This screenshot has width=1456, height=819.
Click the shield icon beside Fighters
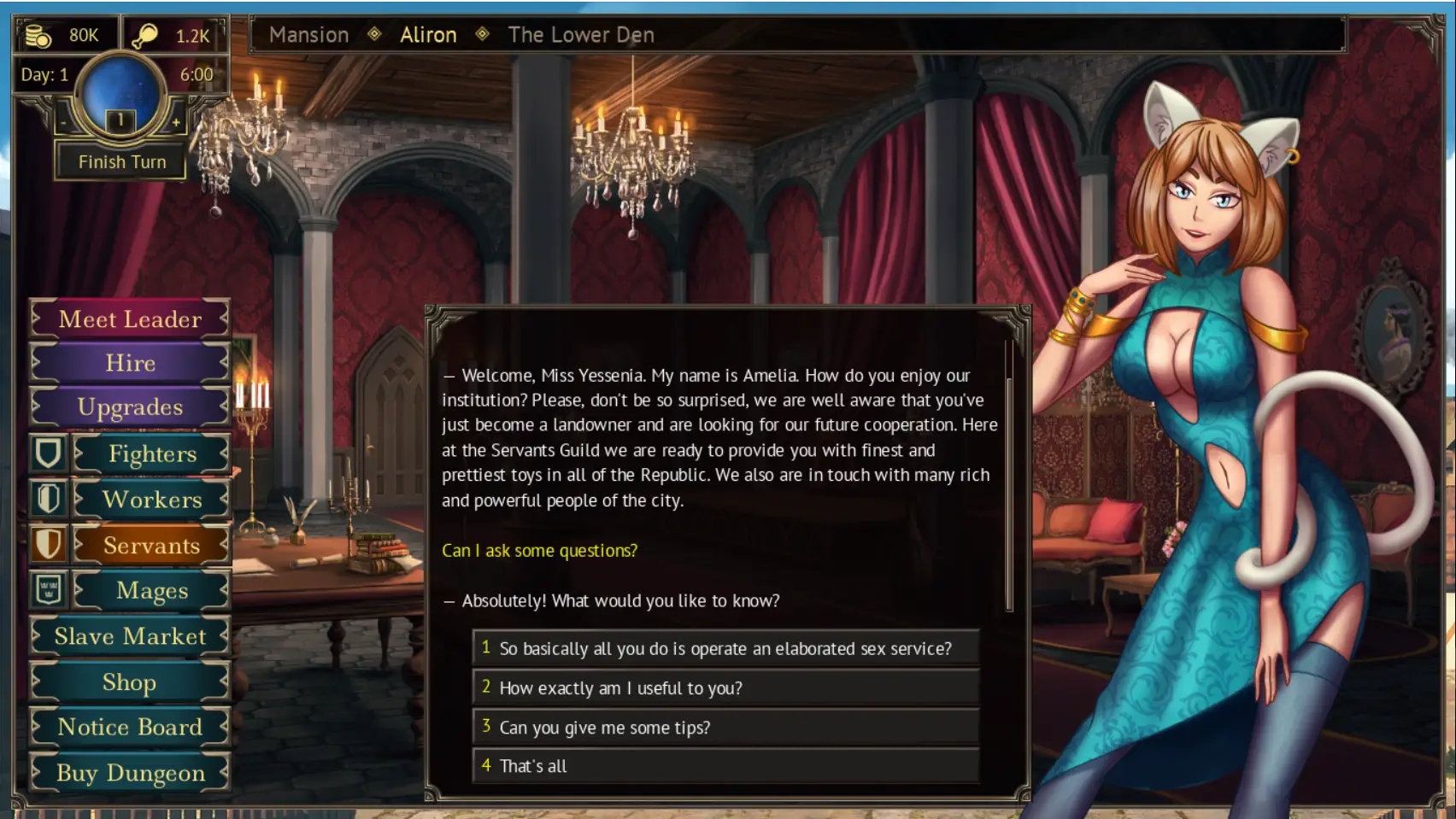pyautogui.click(x=49, y=453)
